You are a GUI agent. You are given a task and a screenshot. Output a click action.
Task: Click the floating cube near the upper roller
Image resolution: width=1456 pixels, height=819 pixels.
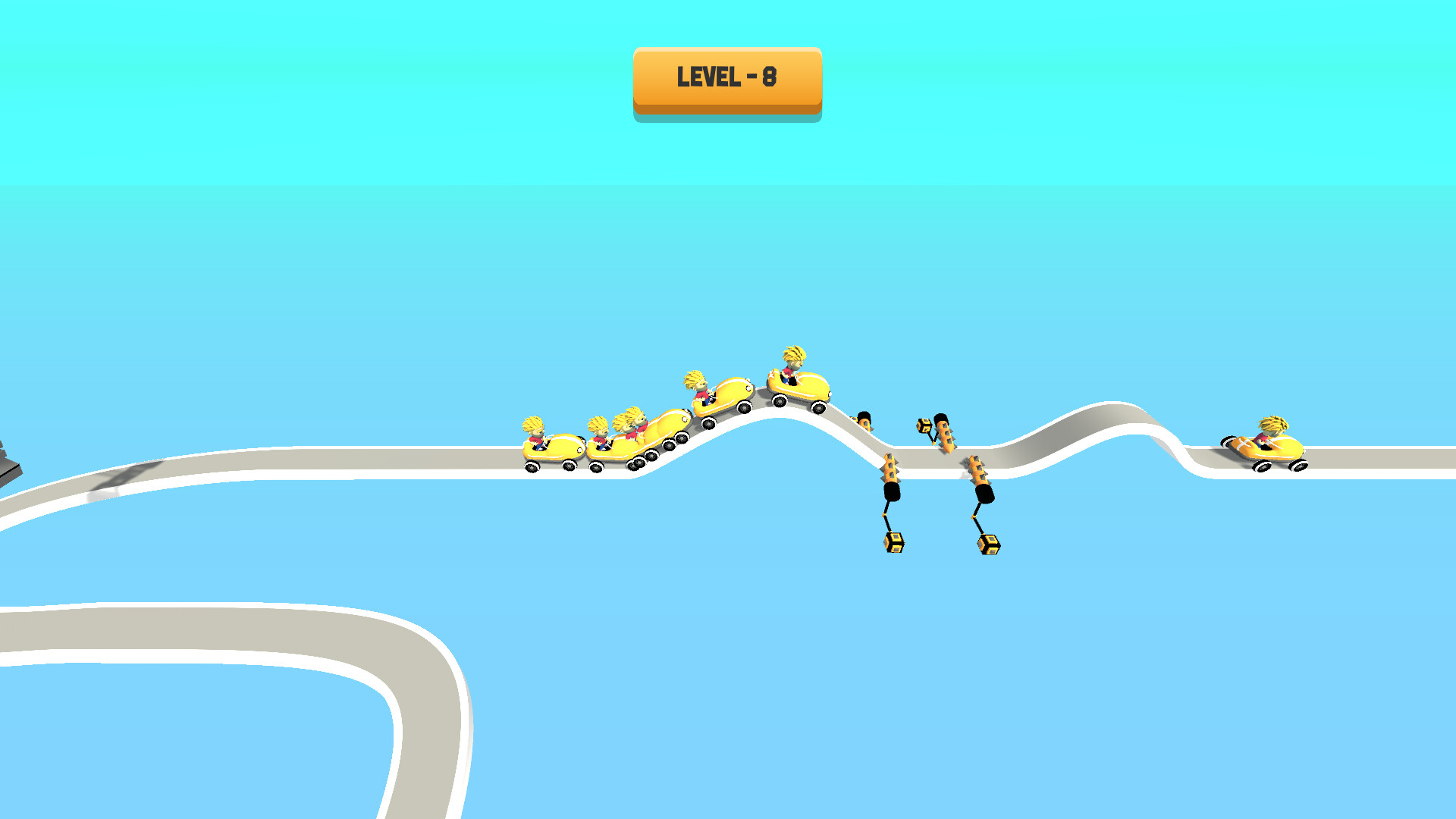tap(924, 425)
